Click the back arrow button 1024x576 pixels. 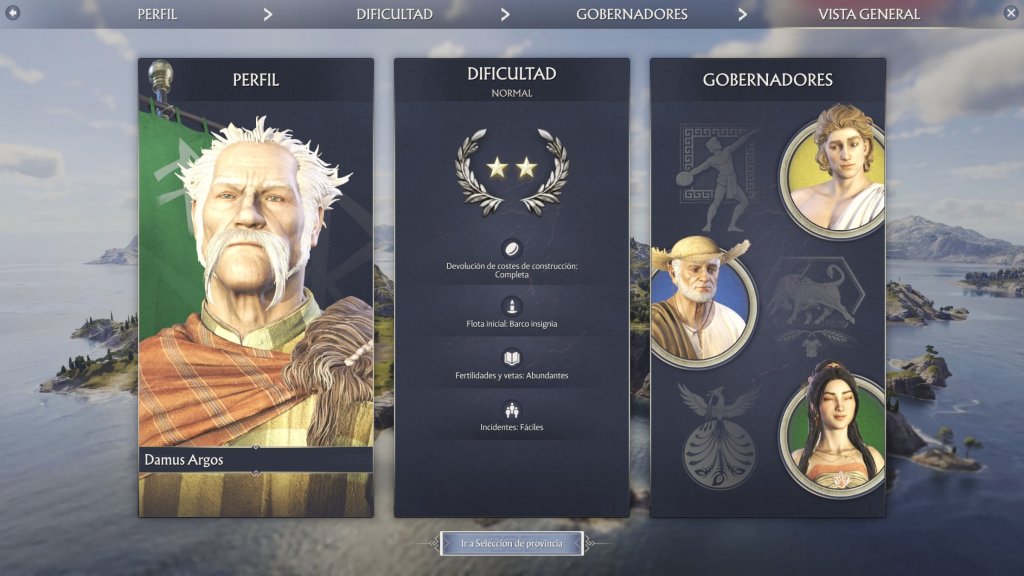[13, 13]
